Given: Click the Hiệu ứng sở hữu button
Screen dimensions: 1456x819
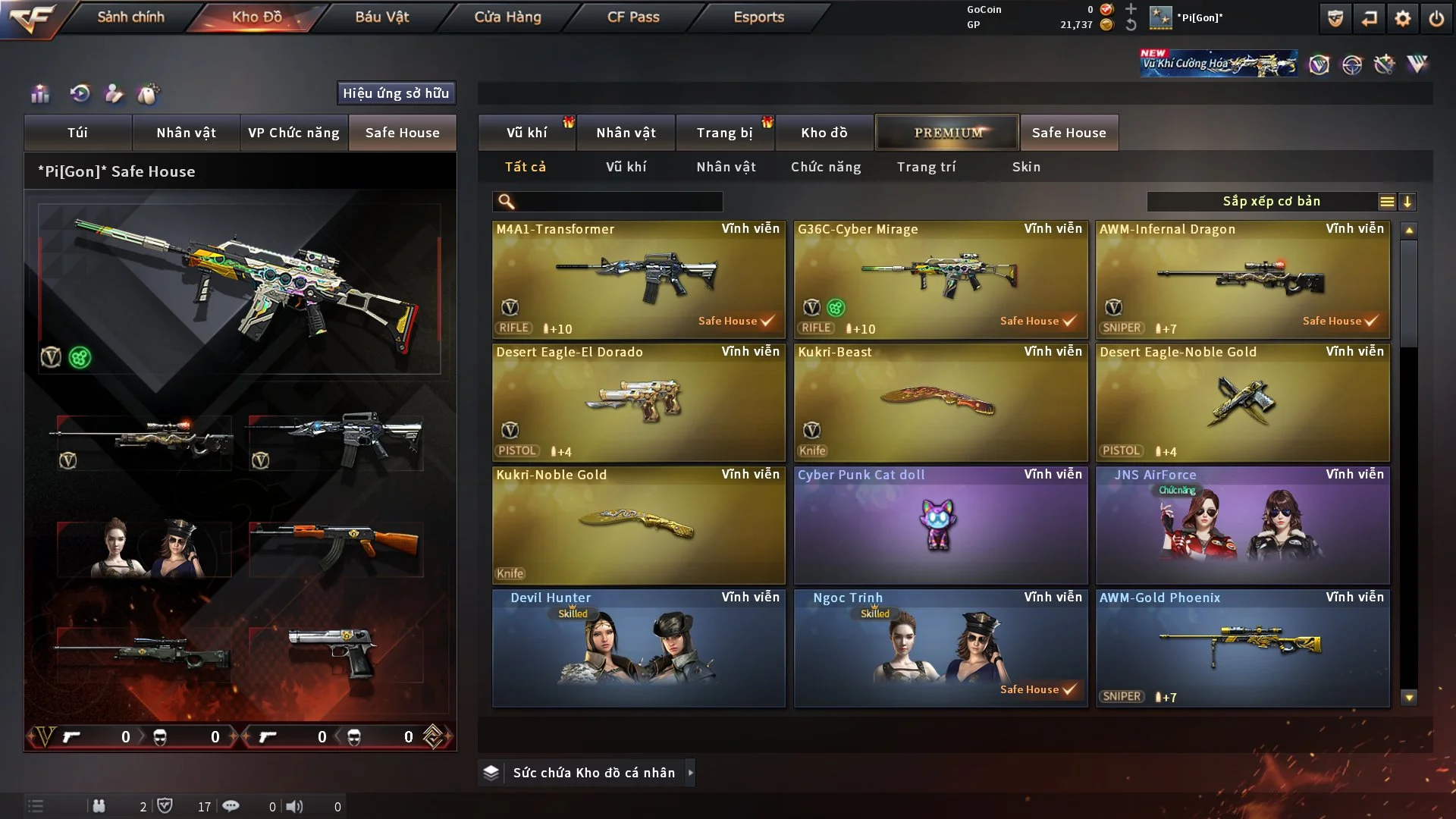Looking at the screenshot, I should point(396,93).
